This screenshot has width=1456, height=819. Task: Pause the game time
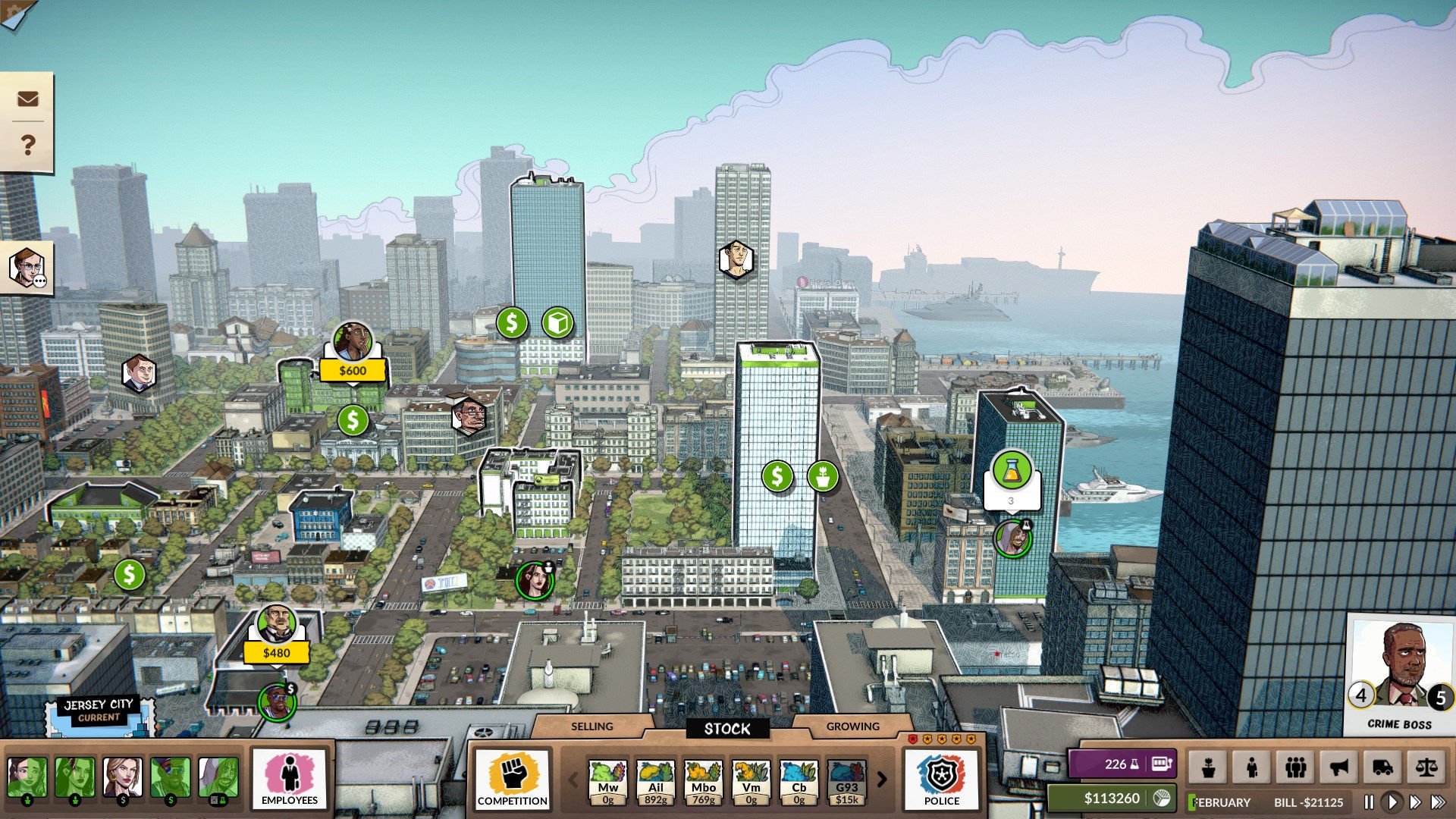click(x=1369, y=802)
